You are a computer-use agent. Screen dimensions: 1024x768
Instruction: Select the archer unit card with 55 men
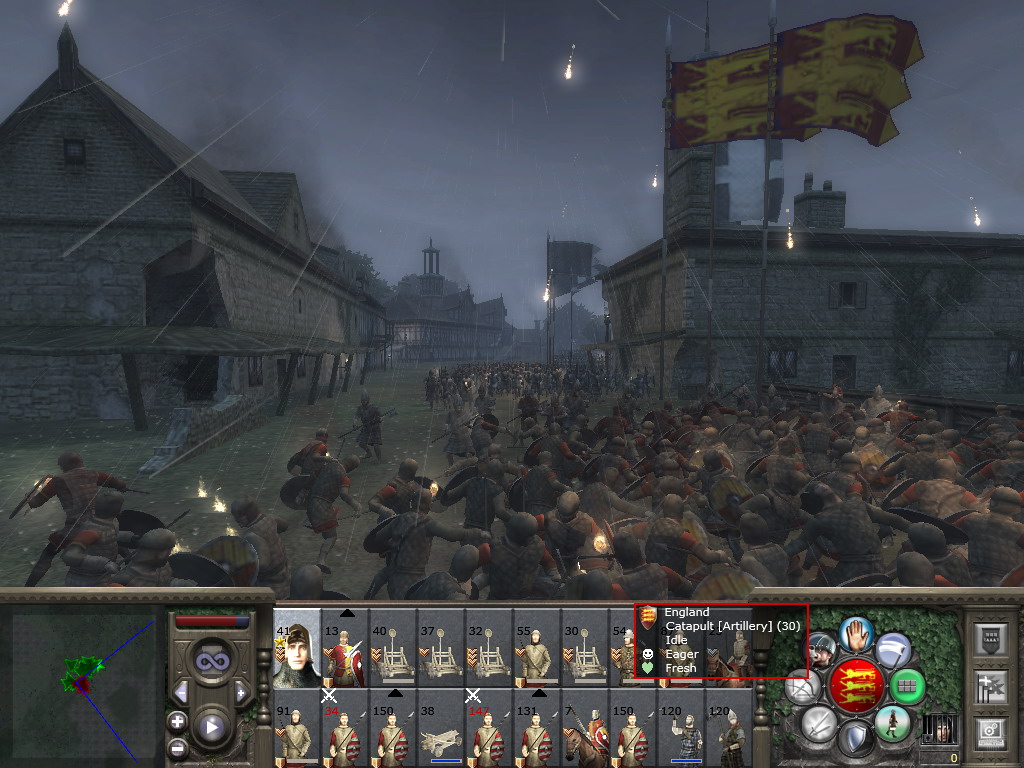pos(537,650)
